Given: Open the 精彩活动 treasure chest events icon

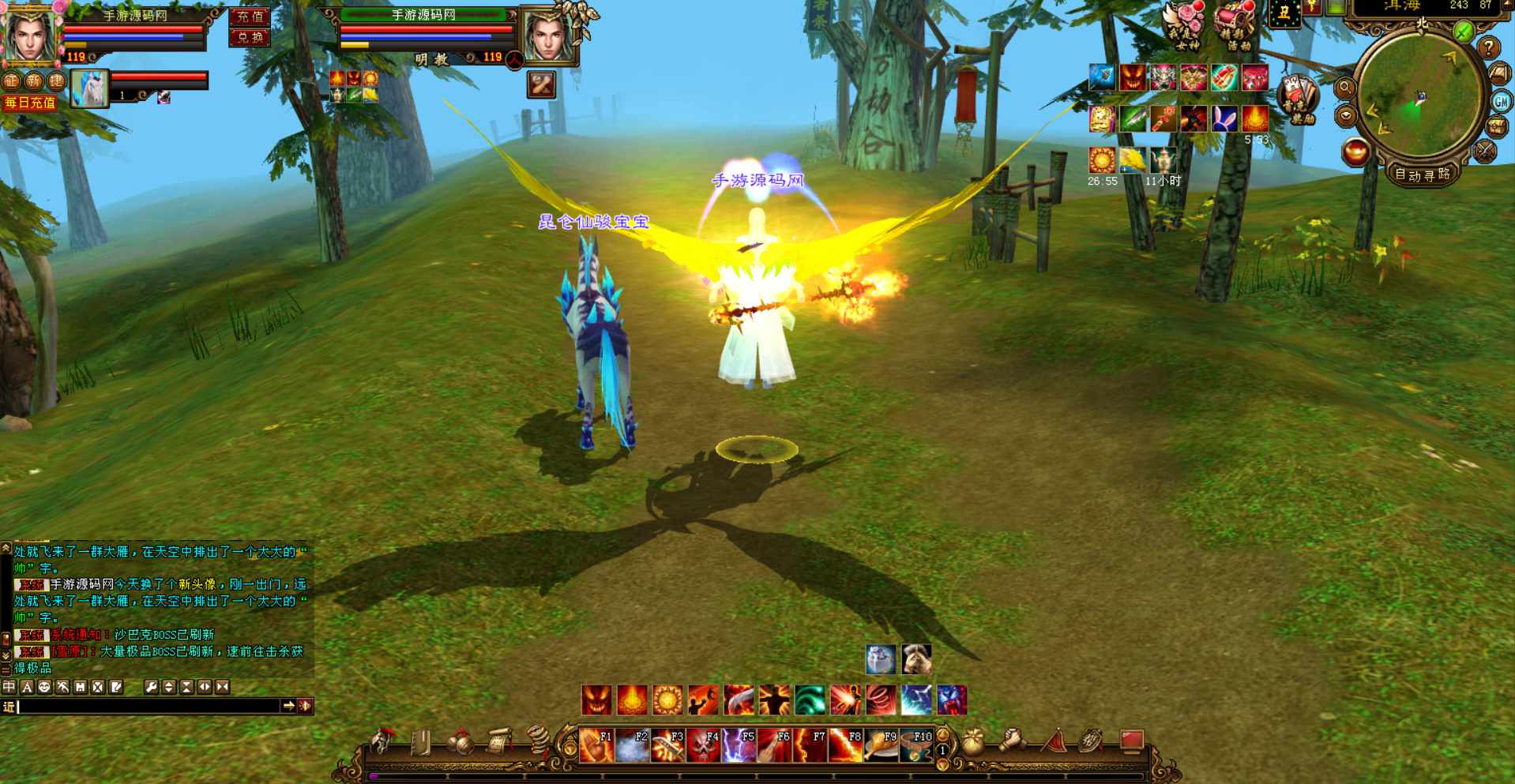Looking at the screenshot, I should pyautogui.click(x=1235, y=26).
